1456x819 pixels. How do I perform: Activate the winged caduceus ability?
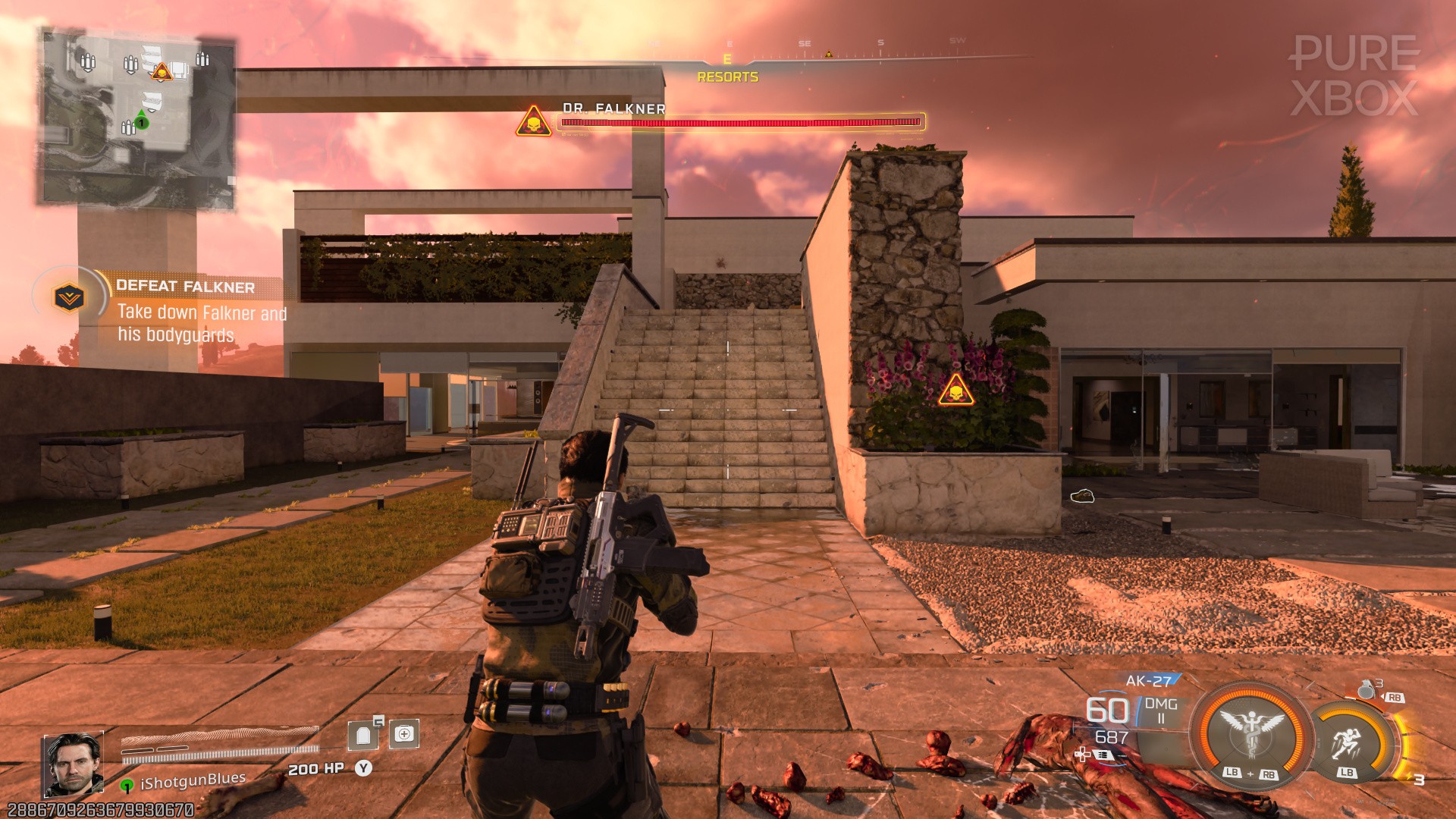tap(1251, 734)
